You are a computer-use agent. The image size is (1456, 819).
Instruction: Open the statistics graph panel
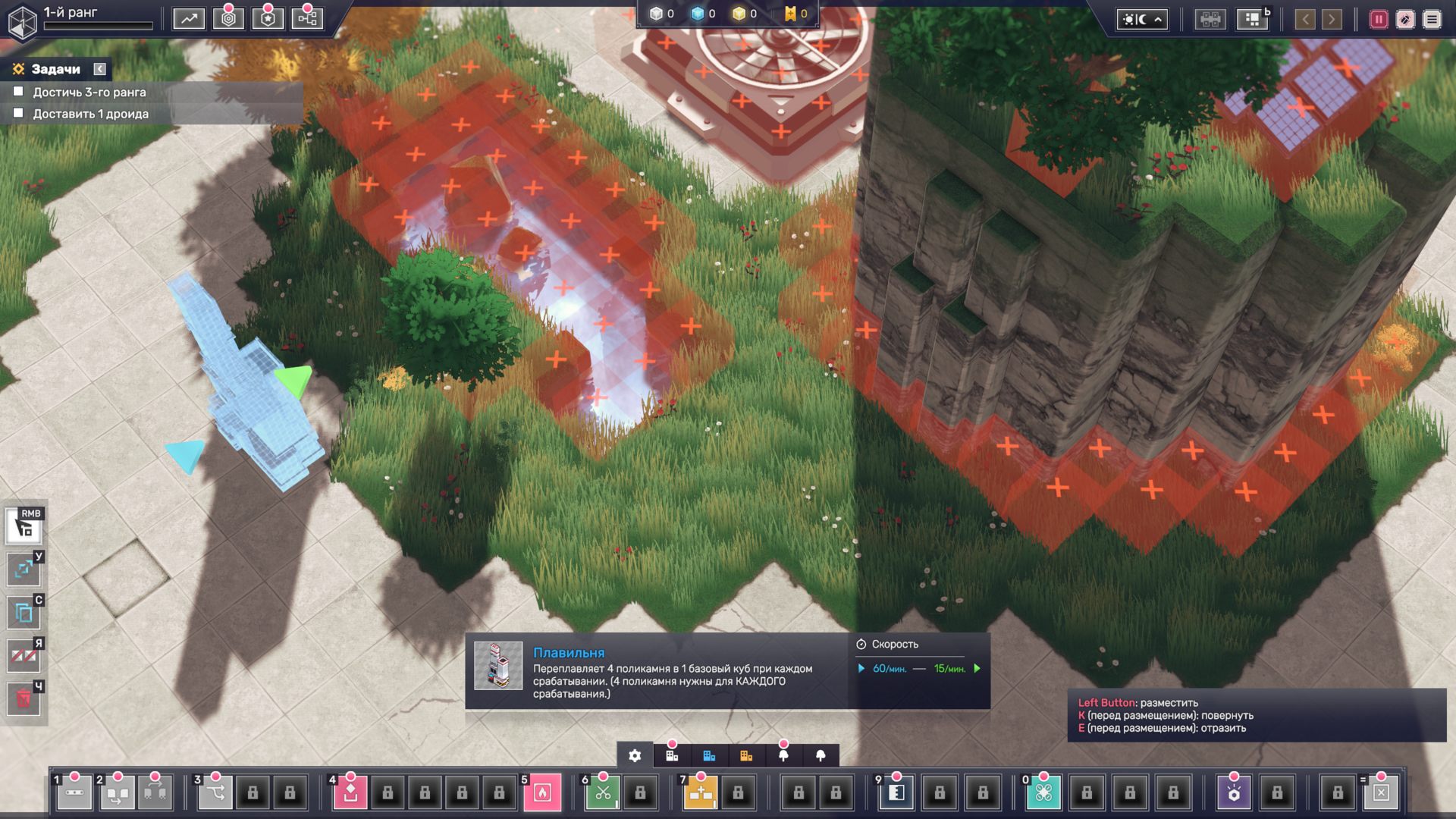pos(188,19)
